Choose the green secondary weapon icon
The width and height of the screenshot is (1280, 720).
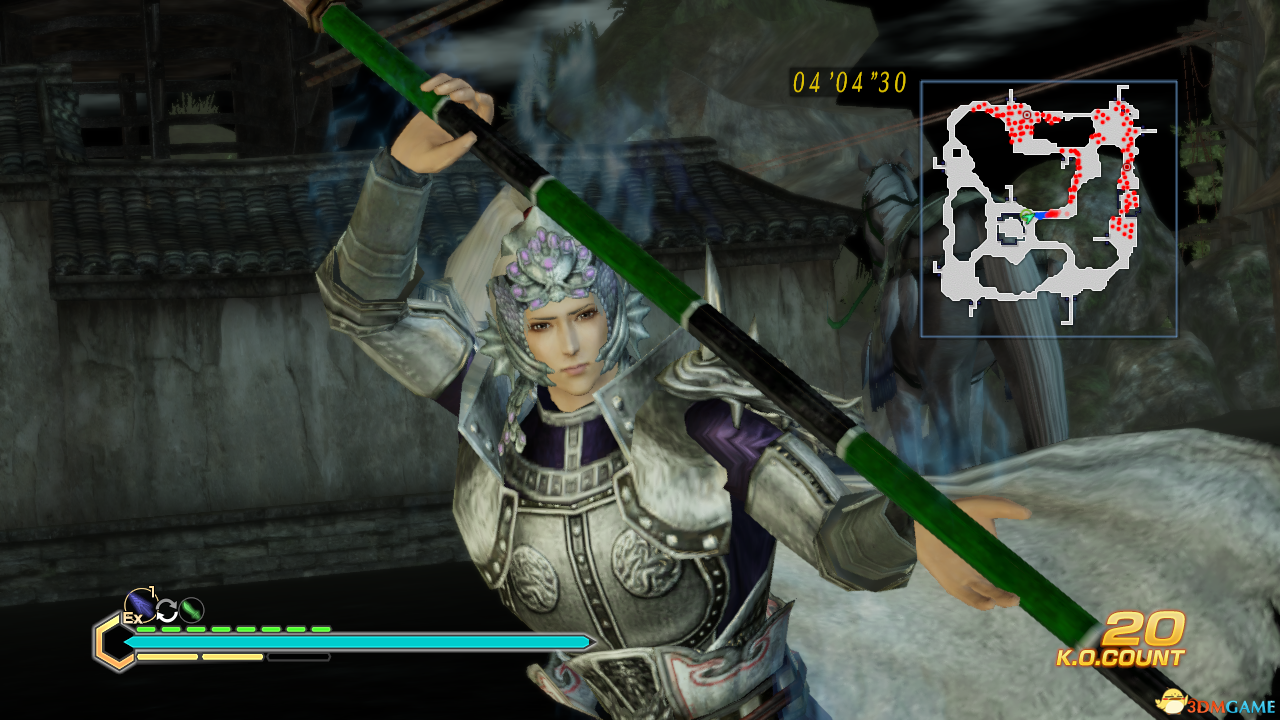tap(191, 609)
